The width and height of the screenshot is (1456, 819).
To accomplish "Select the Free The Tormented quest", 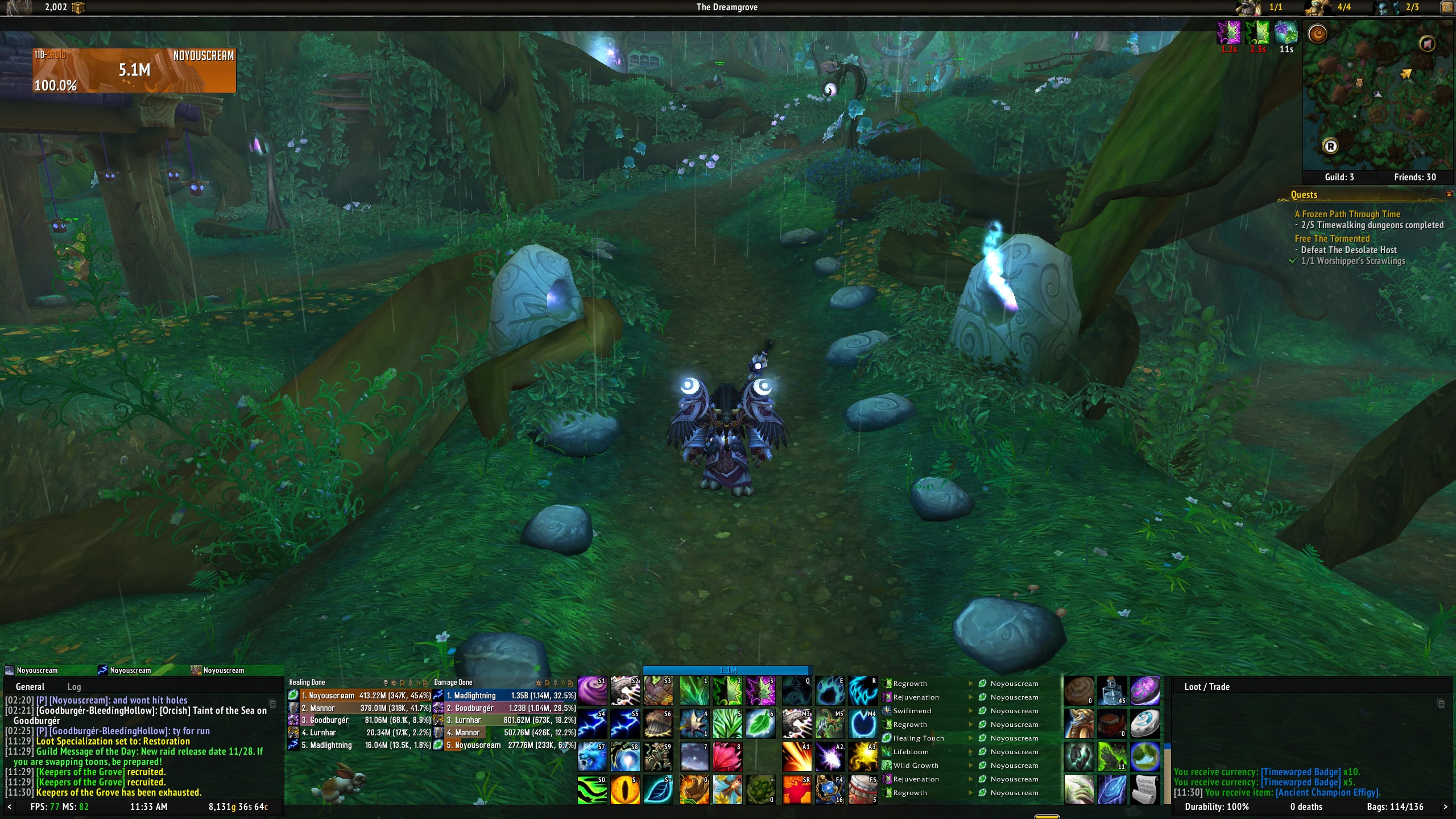I will tap(1332, 238).
